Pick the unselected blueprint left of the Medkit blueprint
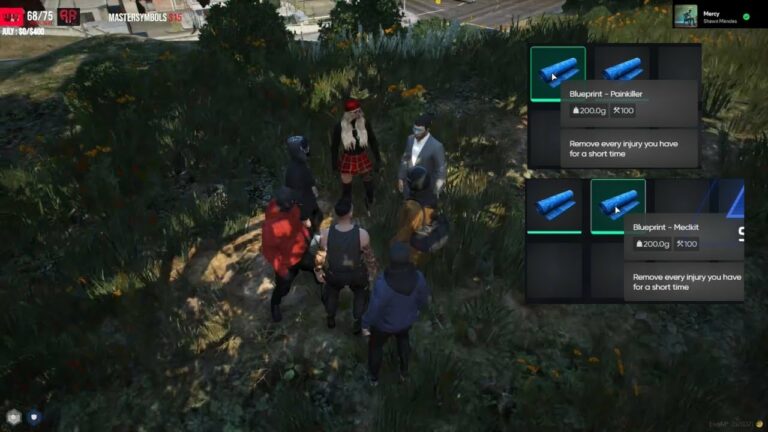The width and height of the screenshot is (768, 432). click(x=553, y=205)
